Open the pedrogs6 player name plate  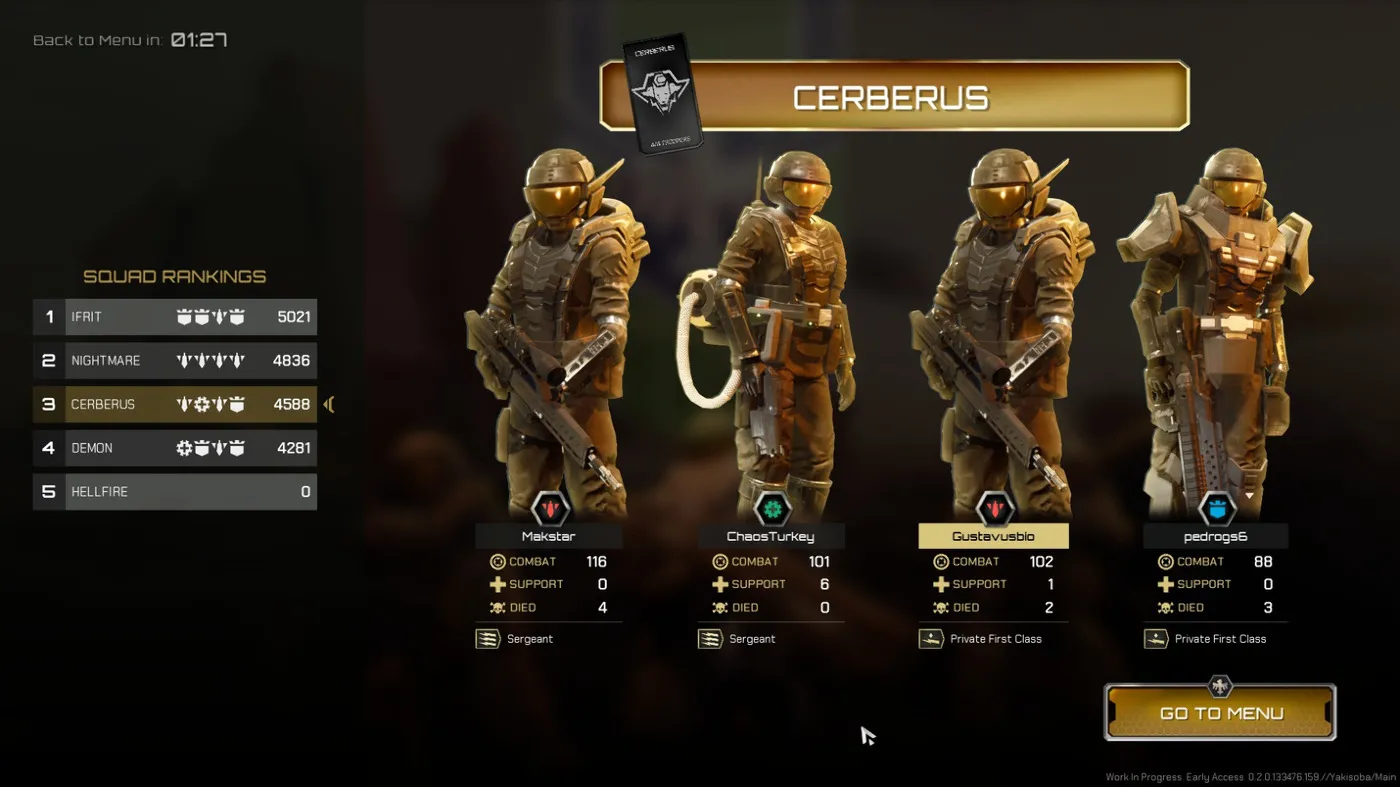pyautogui.click(x=1215, y=537)
